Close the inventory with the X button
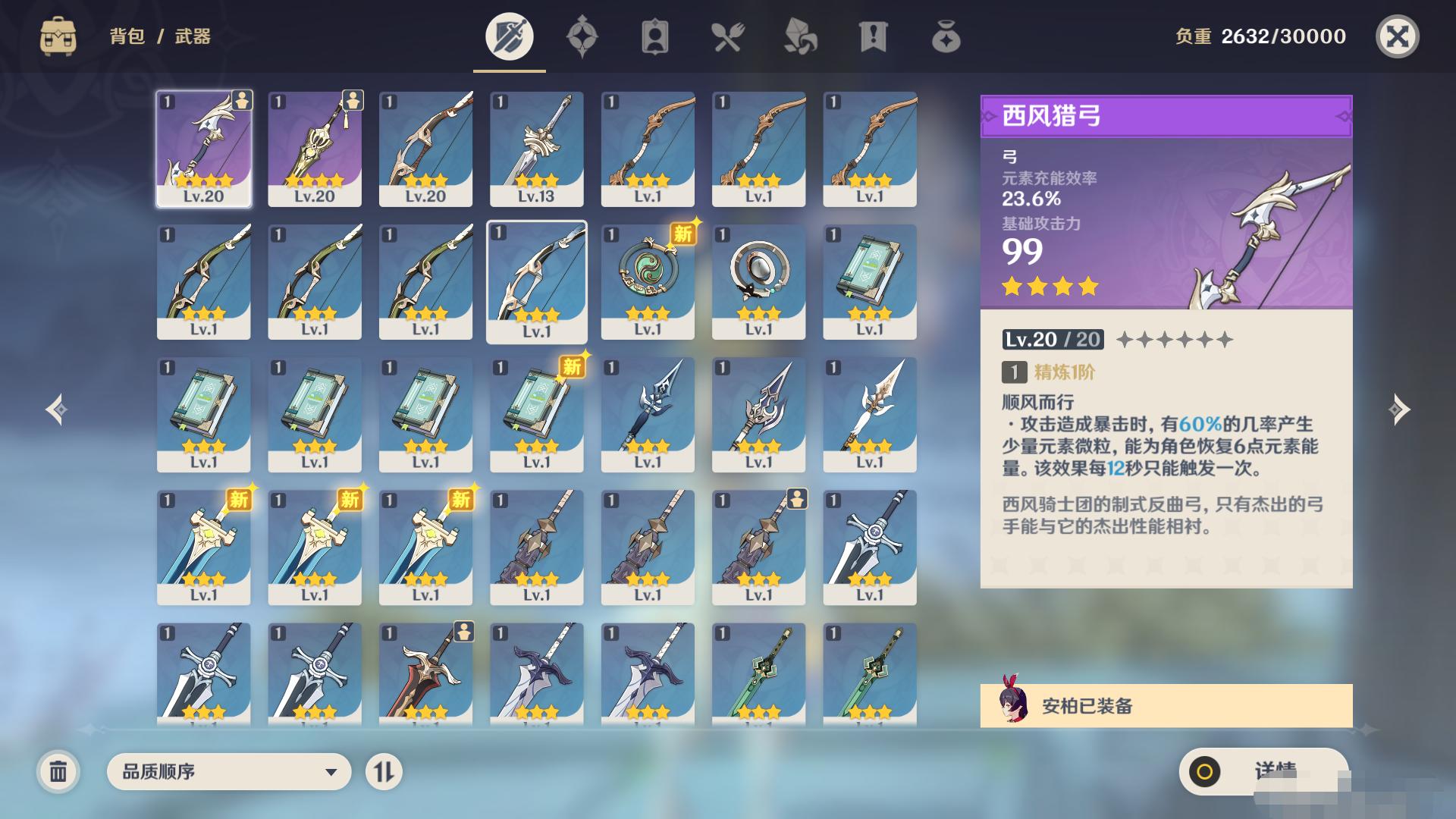The height and width of the screenshot is (819, 1456). click(x=1397, y=36)
